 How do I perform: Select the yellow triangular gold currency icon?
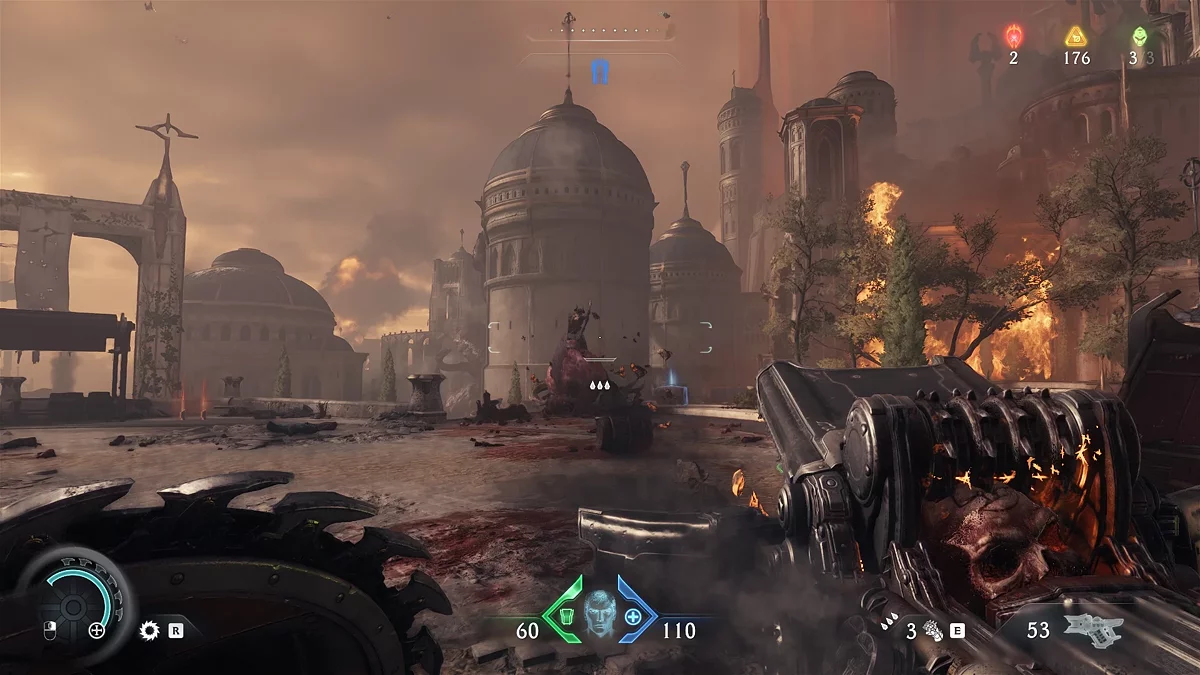pyautogui.click(x=1076, y=37)
